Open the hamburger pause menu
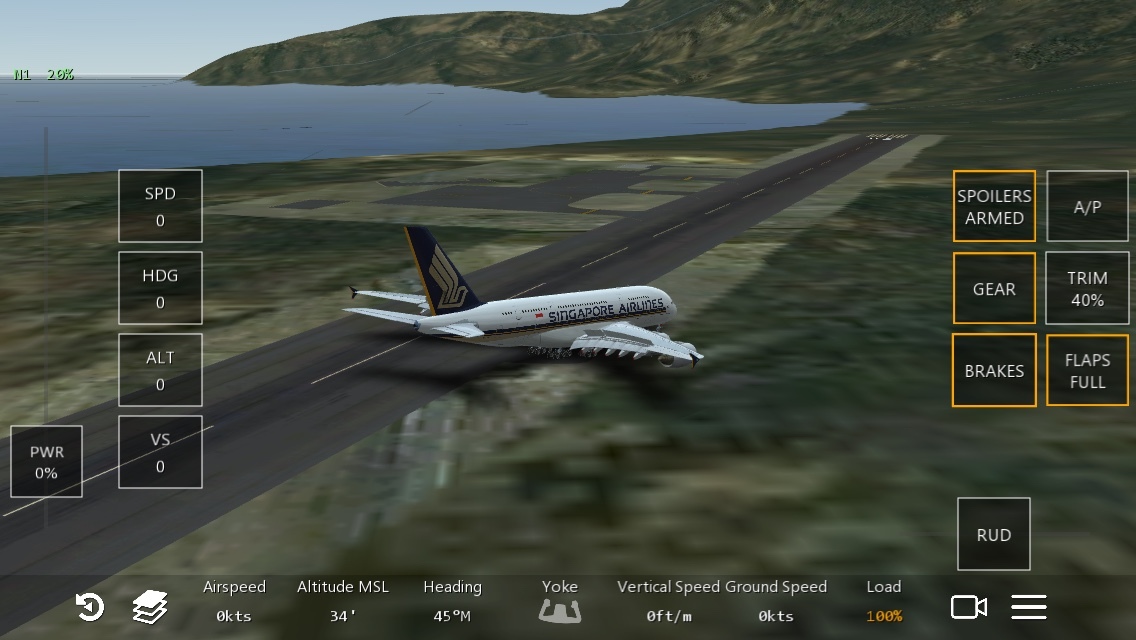Image resolution: width=1136 pixels, height=640 pixels. pos(1029,607)
